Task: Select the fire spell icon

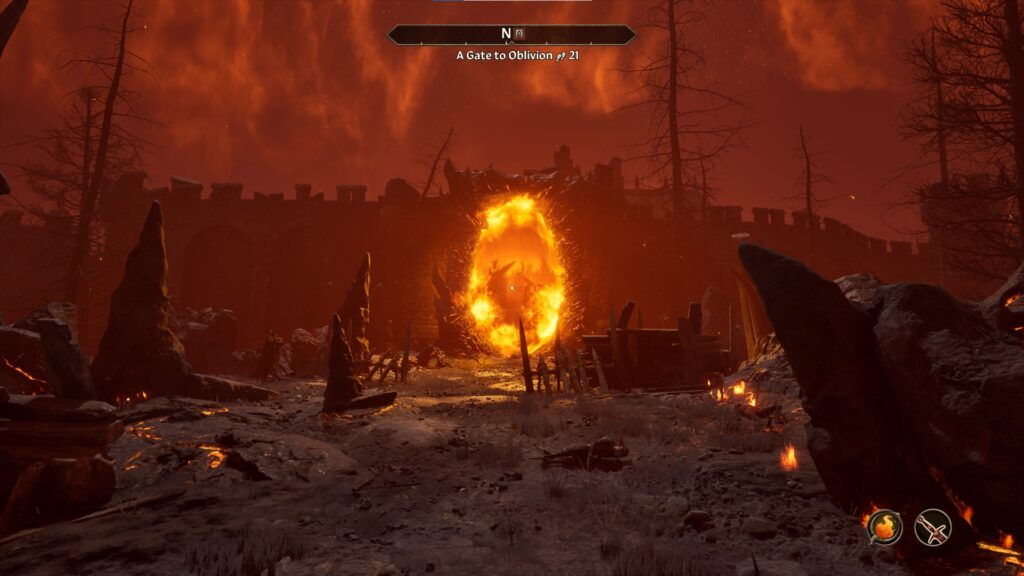Action: coord(884,527)
